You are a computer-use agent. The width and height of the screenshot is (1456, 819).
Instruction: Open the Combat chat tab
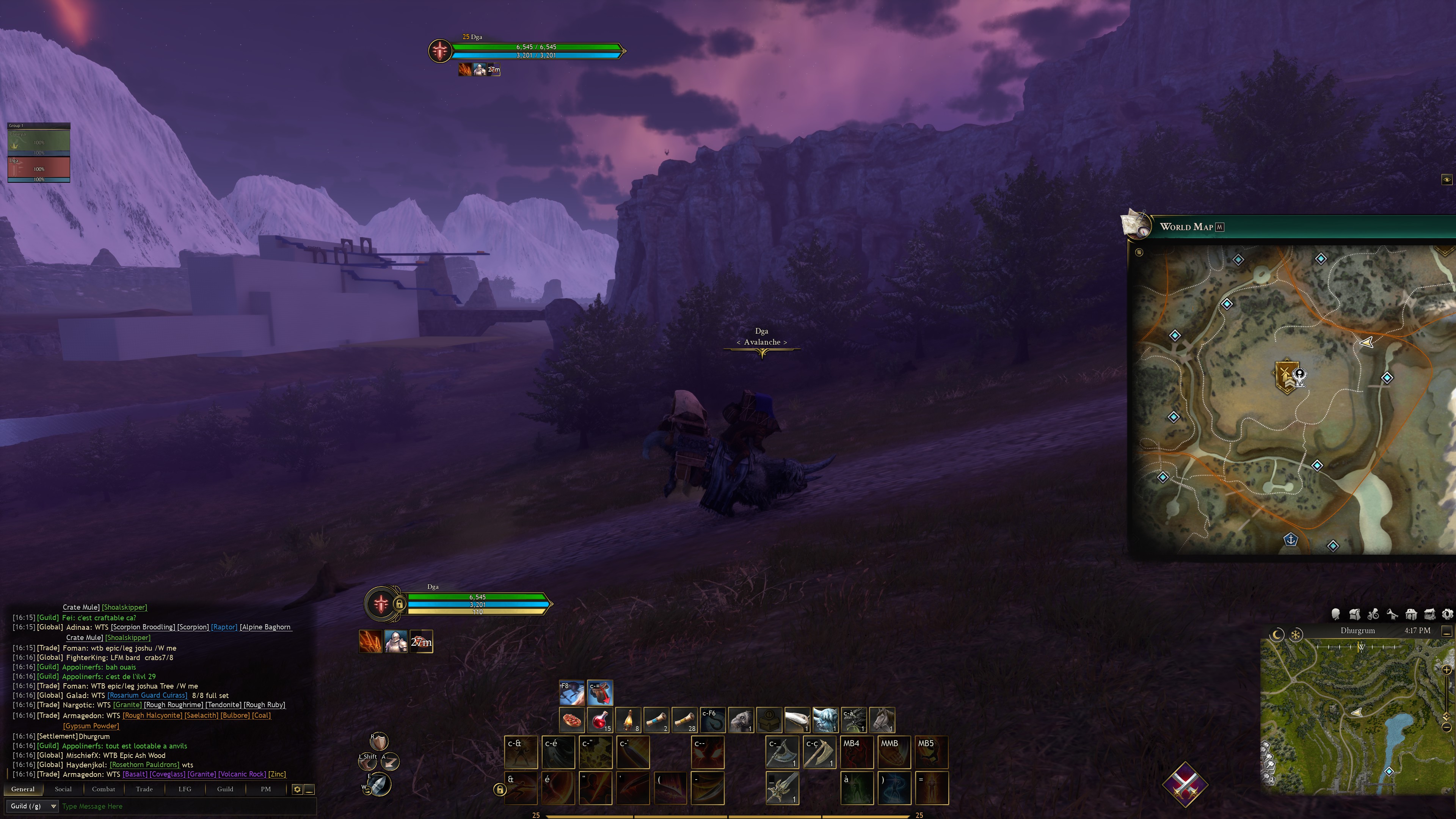coord(104,789)
